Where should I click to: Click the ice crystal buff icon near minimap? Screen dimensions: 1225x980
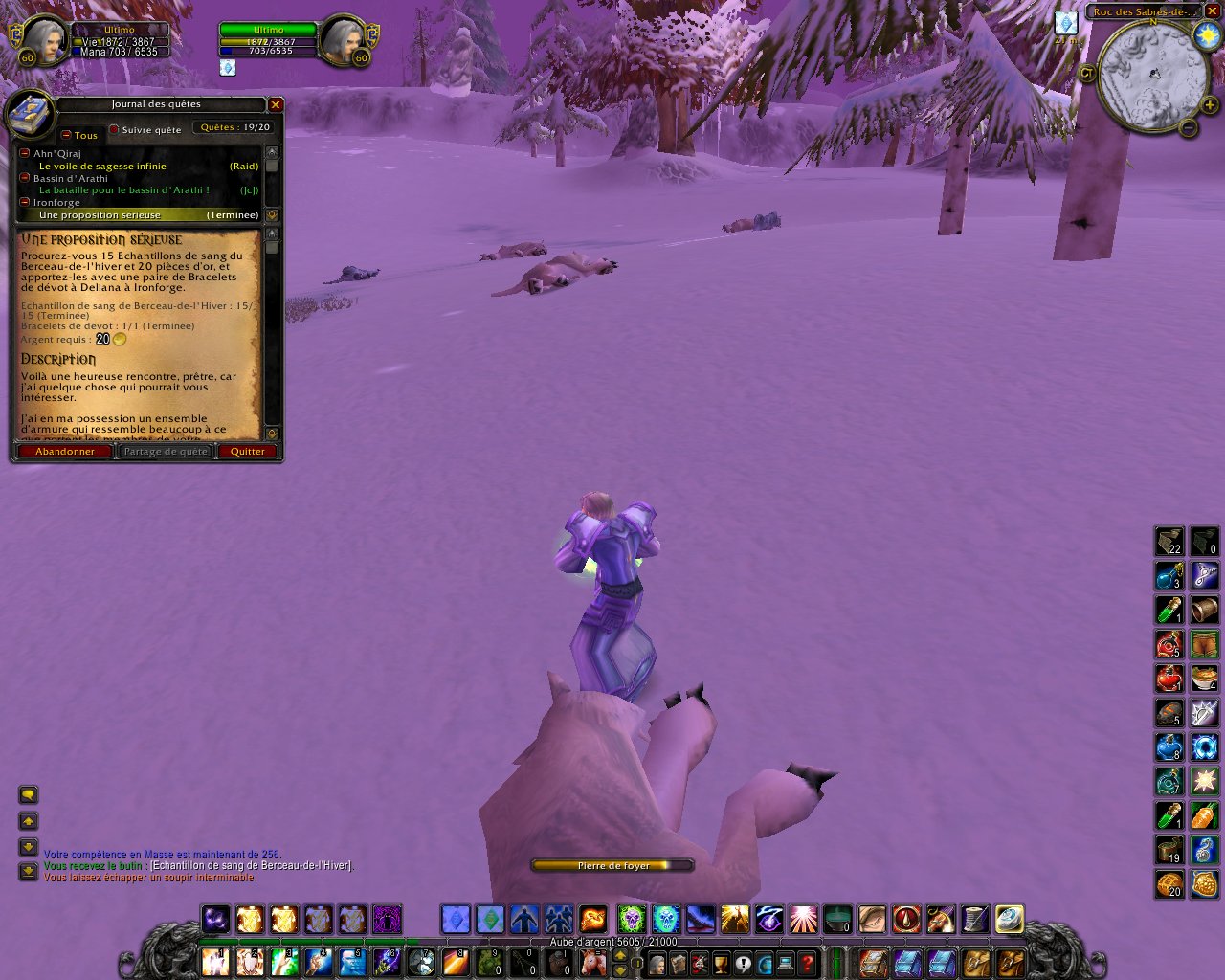tap(1065, 23)
